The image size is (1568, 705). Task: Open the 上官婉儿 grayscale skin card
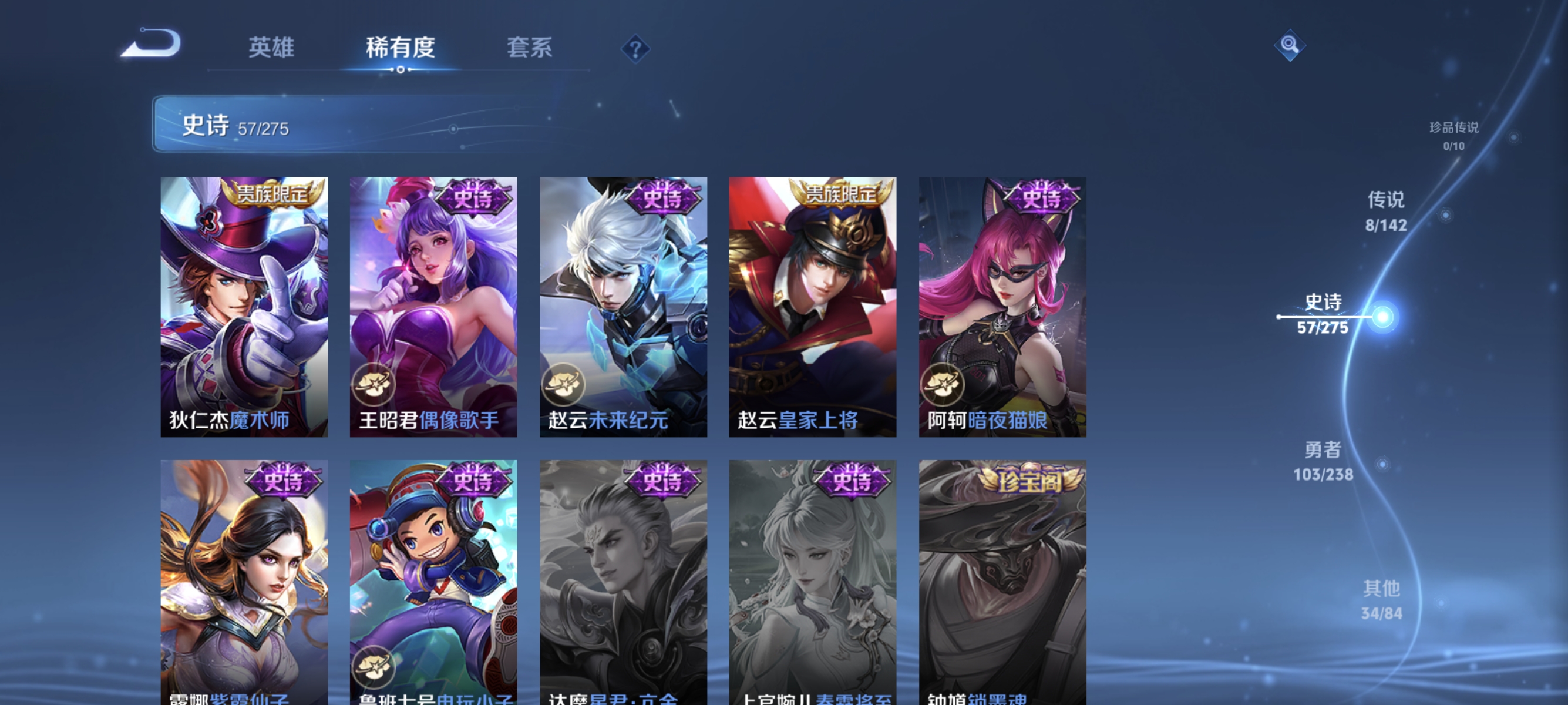click(x=813, y=578)
